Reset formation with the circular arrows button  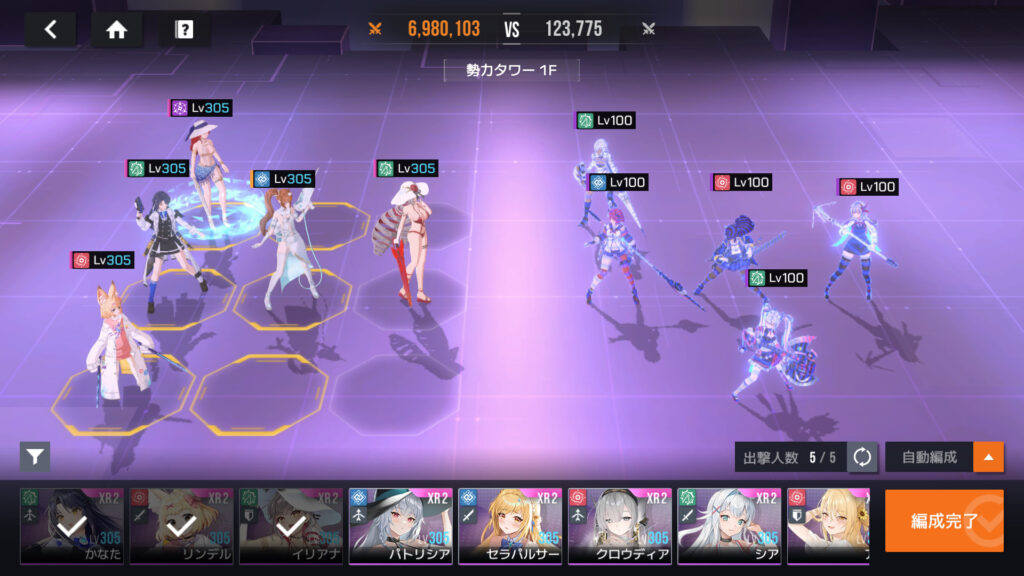862,457
